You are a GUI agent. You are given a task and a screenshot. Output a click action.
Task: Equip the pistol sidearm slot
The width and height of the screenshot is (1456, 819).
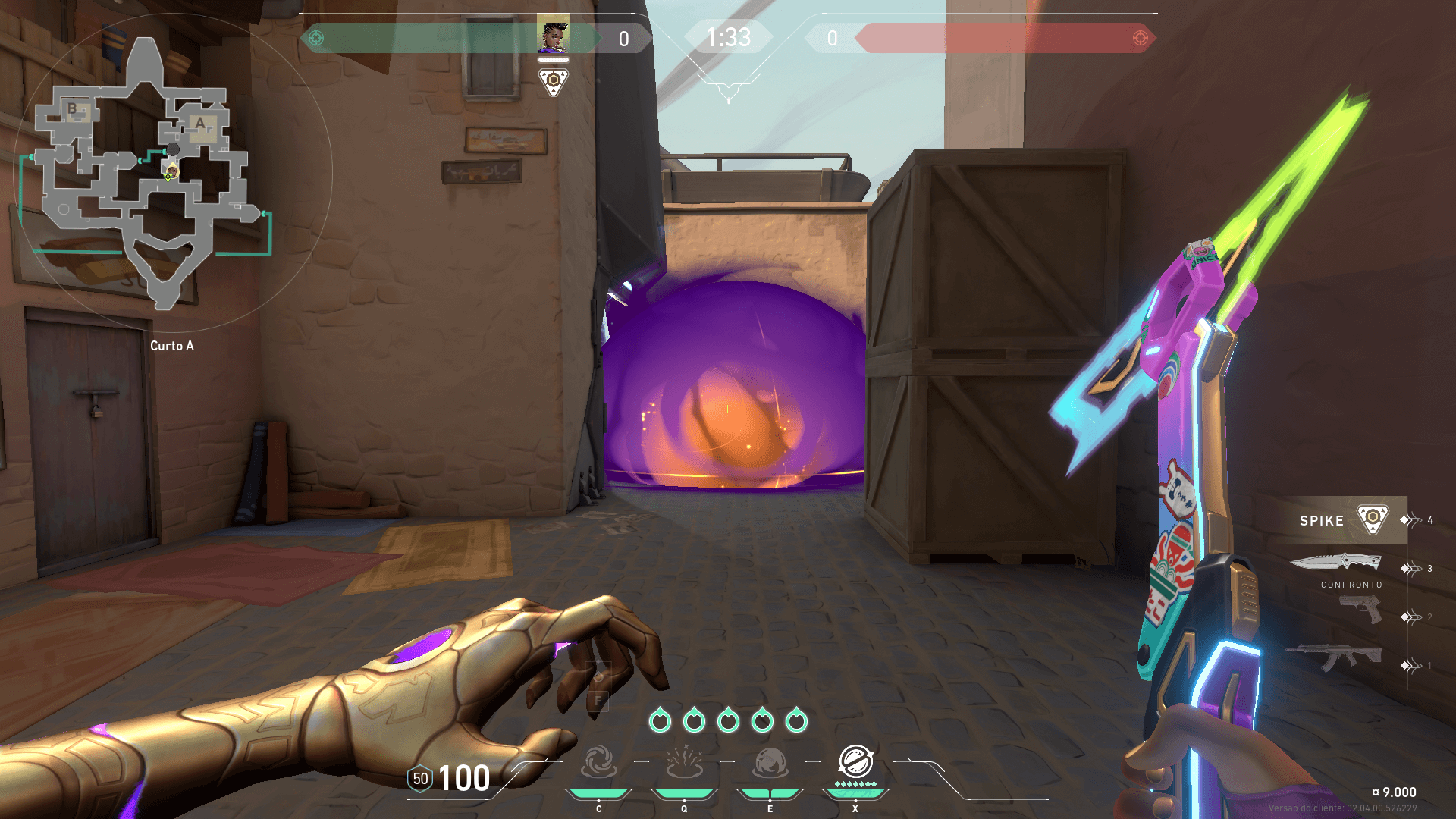click(x=1360, y=609)
